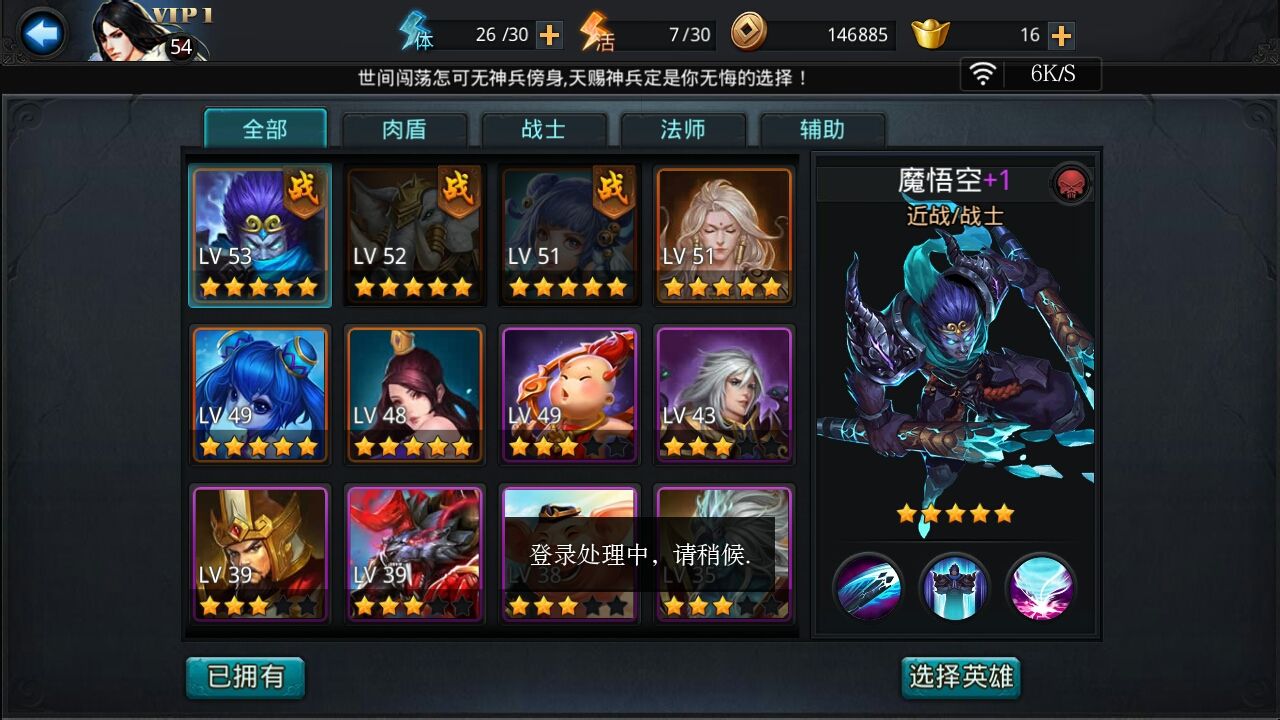Select the LV 53 Wukong hero portrait
Viewport: 1280px width, 720px height.
pos(259,235)
